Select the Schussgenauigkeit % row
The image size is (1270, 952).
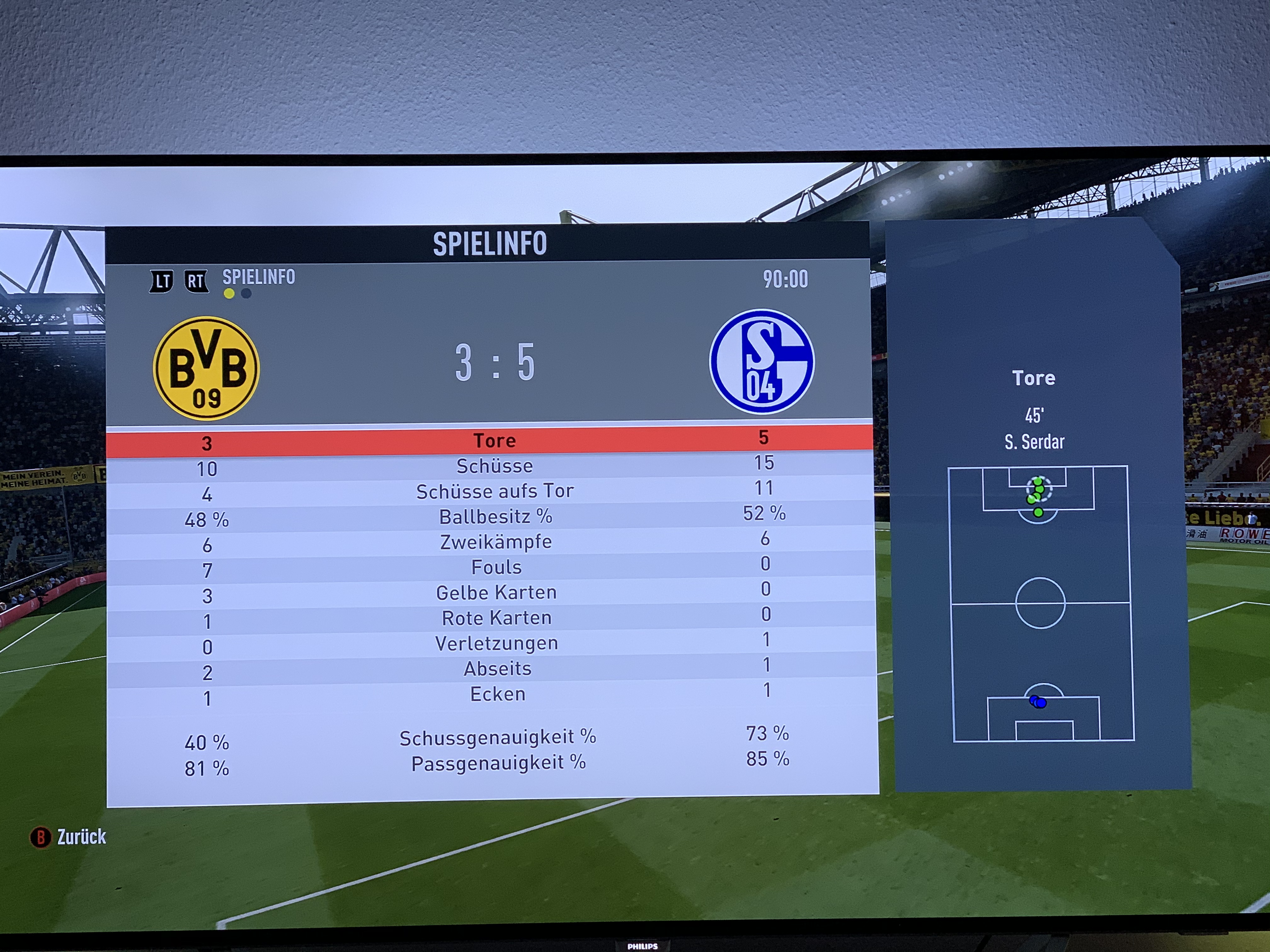pyautogui.click(x=498, y=737)
